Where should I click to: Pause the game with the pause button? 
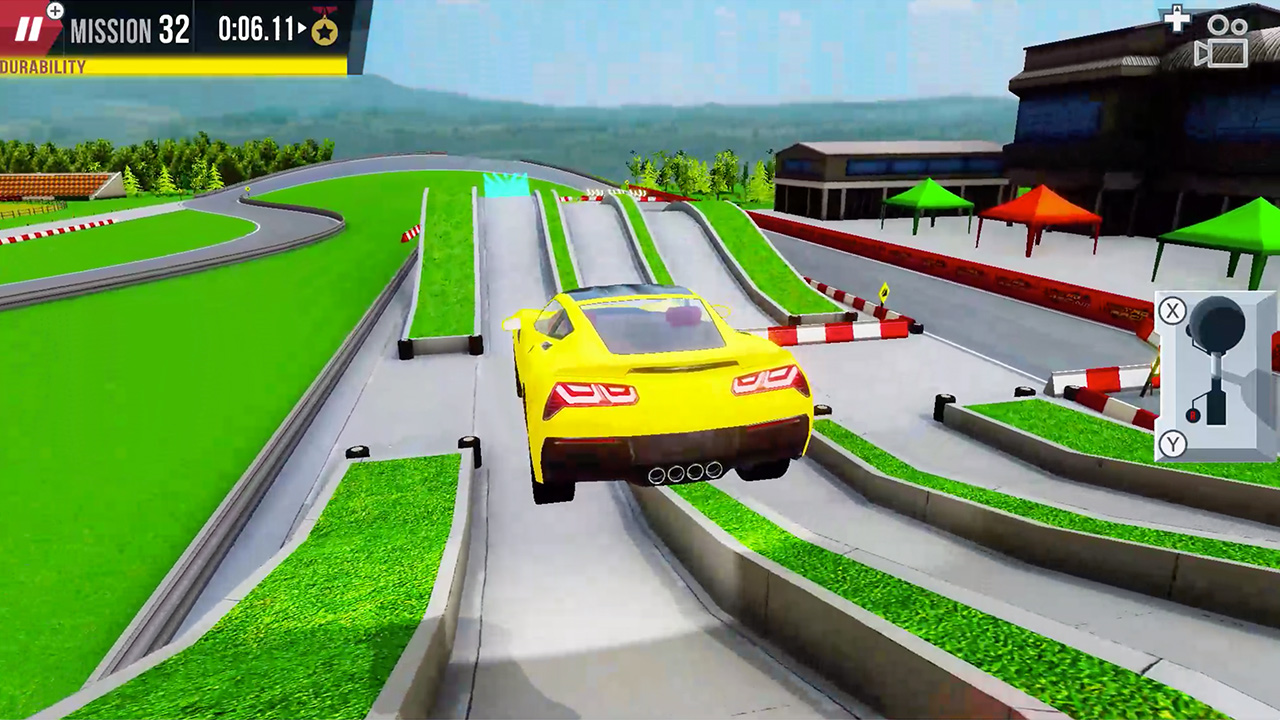[x=30, y=28]
